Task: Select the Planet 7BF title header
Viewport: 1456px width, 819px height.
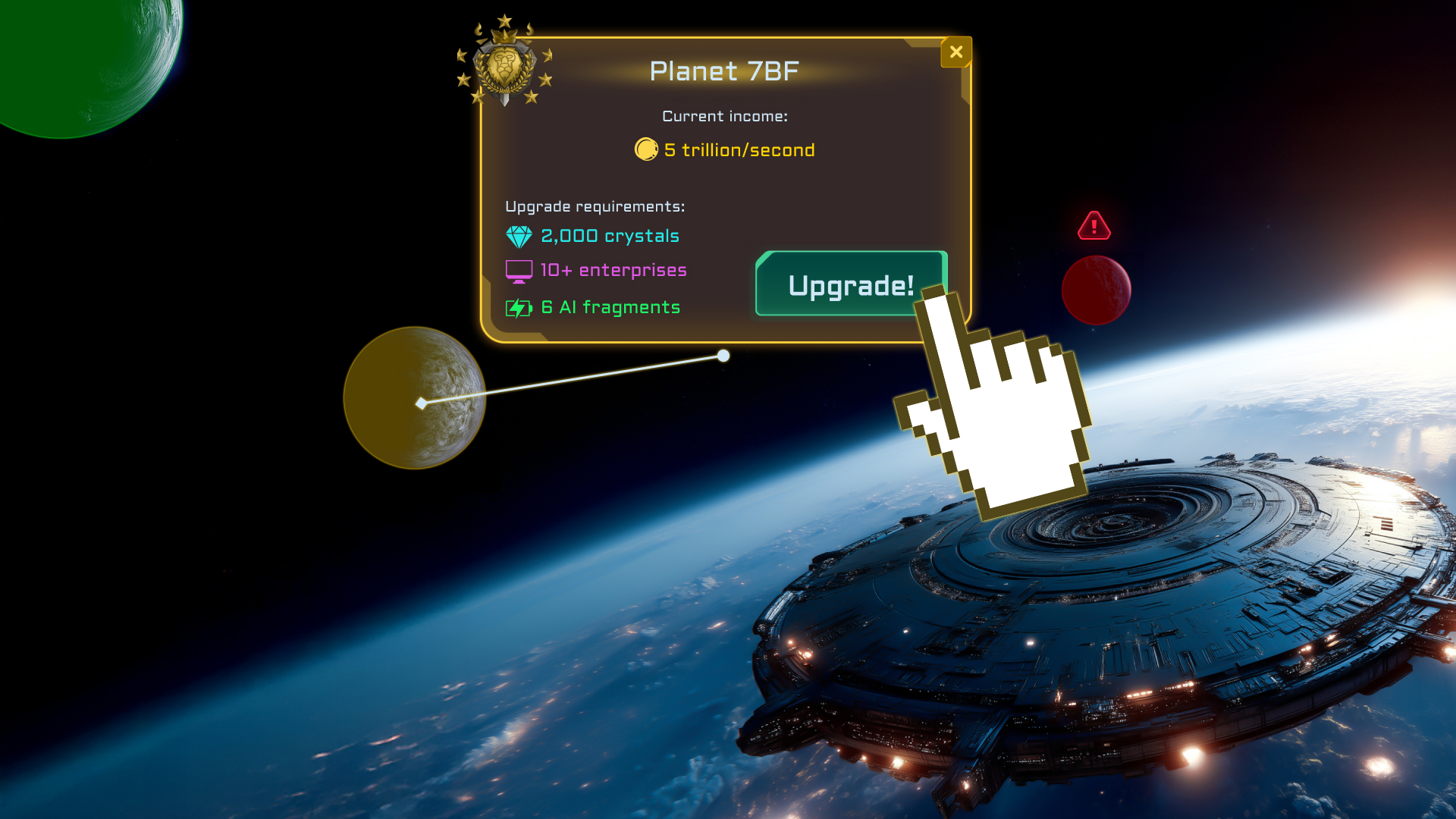Action: click(x=724, y=71)
